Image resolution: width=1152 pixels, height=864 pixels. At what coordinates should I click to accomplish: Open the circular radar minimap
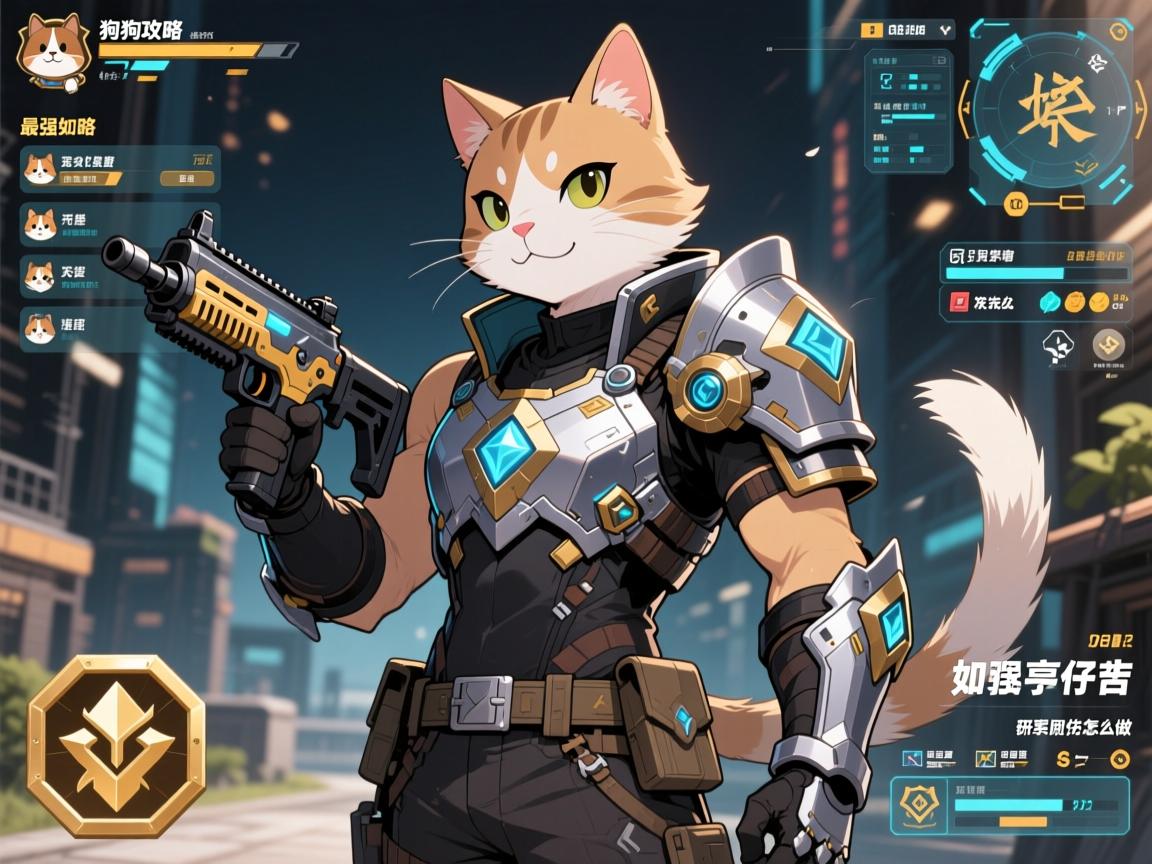pyautogui.click(x=1054, y=113)
